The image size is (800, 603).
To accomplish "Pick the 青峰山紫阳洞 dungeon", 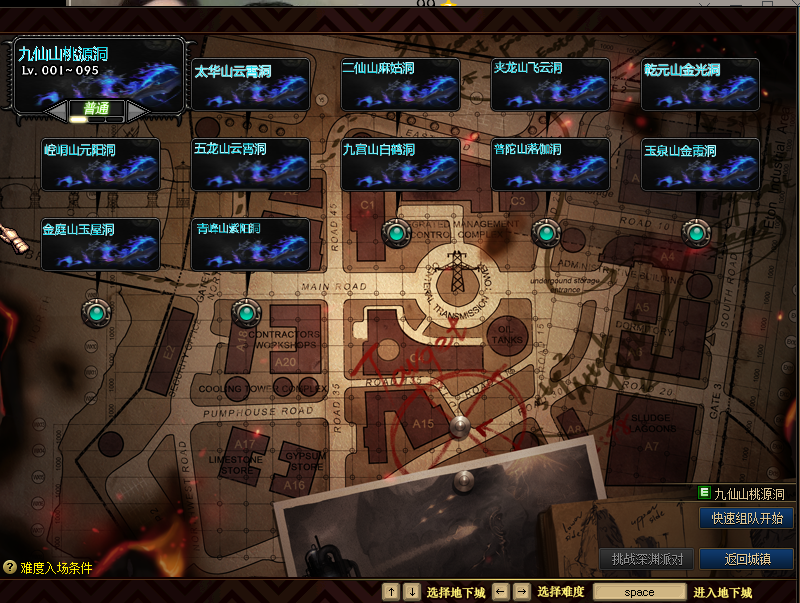I will pyautogui.click(x=250, y=244).
